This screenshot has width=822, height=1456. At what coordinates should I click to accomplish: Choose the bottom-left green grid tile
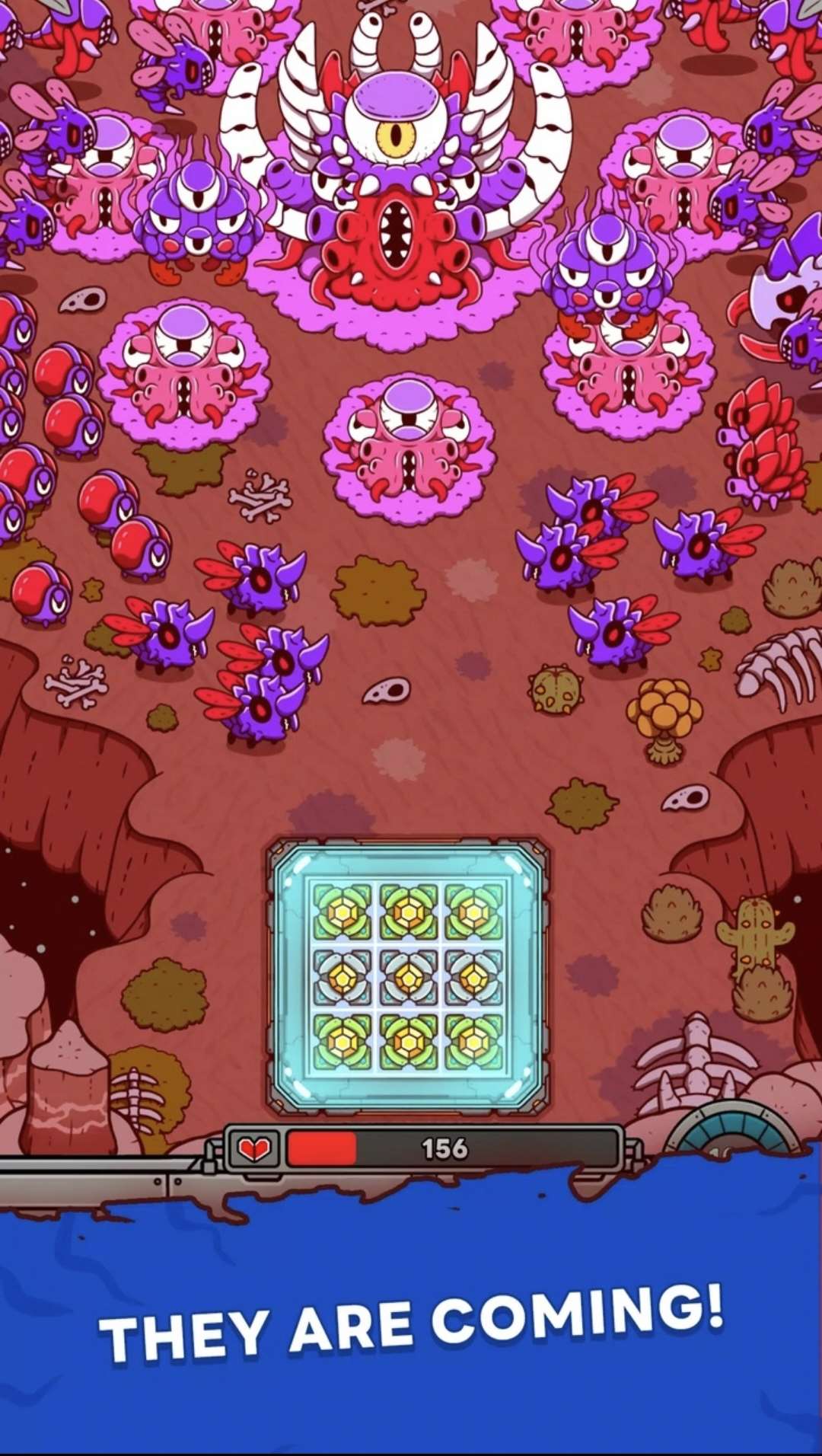[342, 1042]
